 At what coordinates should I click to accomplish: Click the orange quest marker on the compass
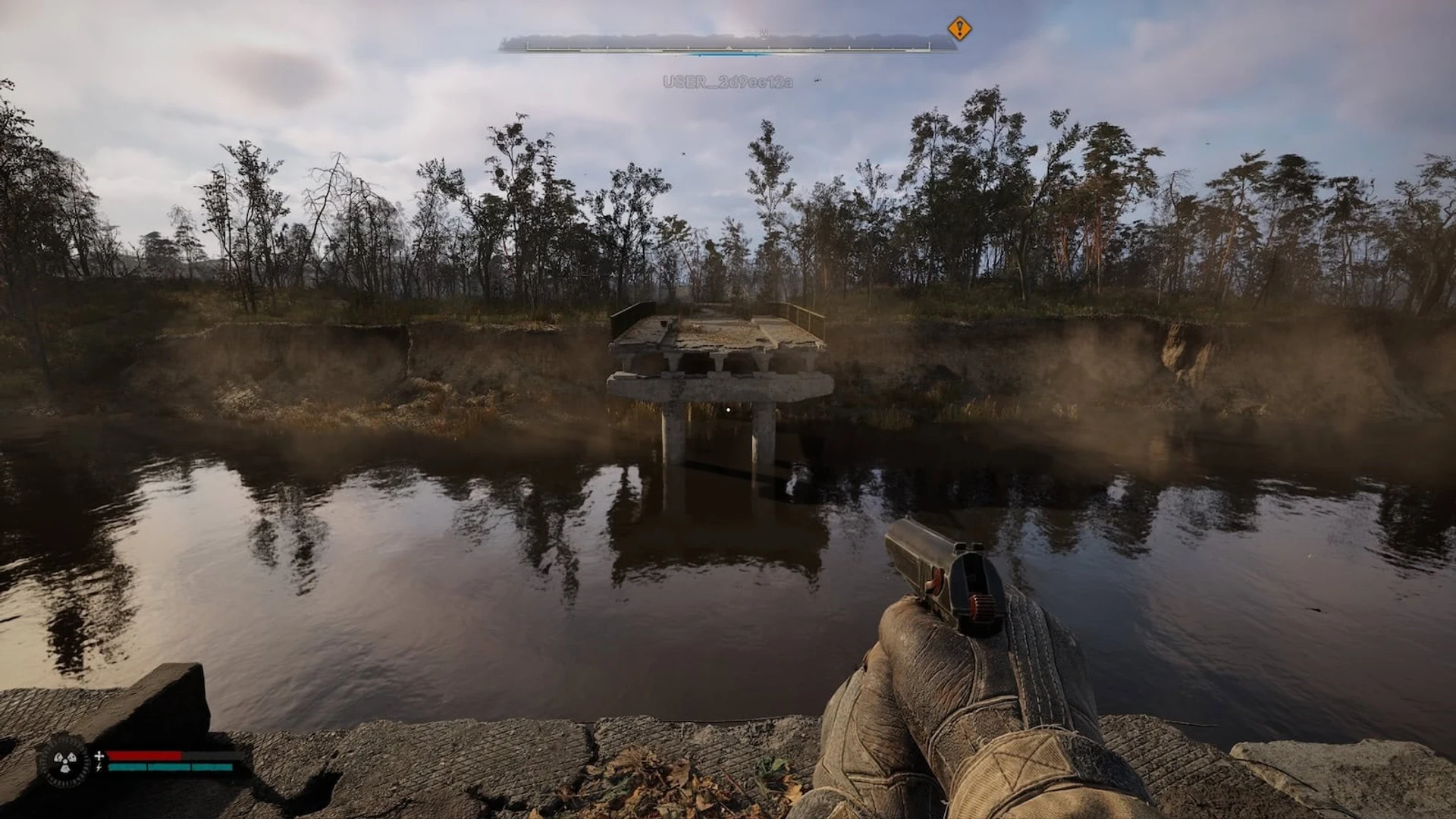[x=959, y=29]
